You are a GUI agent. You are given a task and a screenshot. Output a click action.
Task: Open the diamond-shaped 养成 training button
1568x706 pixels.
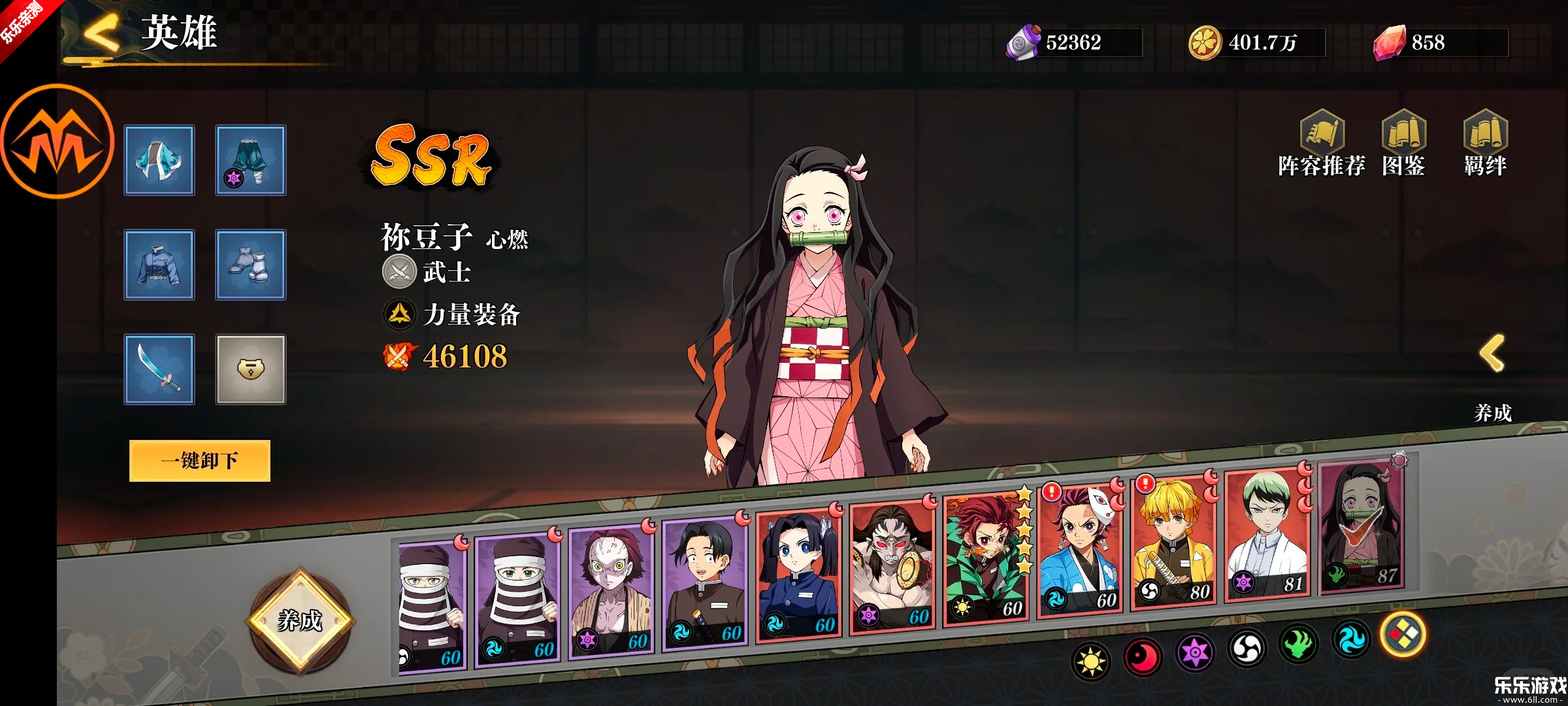coord(300,620)
